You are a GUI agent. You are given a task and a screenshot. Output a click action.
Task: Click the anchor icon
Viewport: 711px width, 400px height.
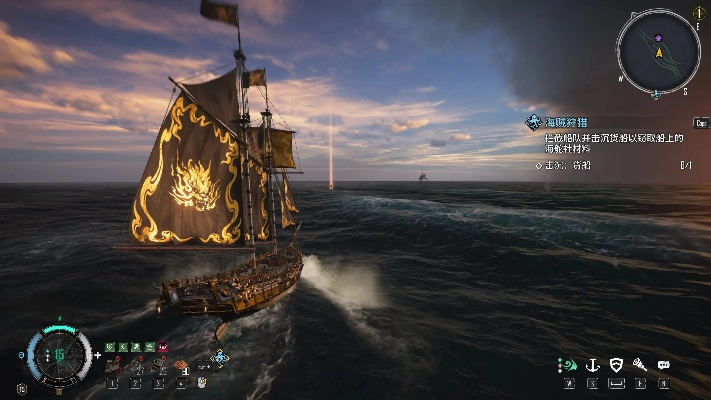pyautogui.click(x=592, y=365)
